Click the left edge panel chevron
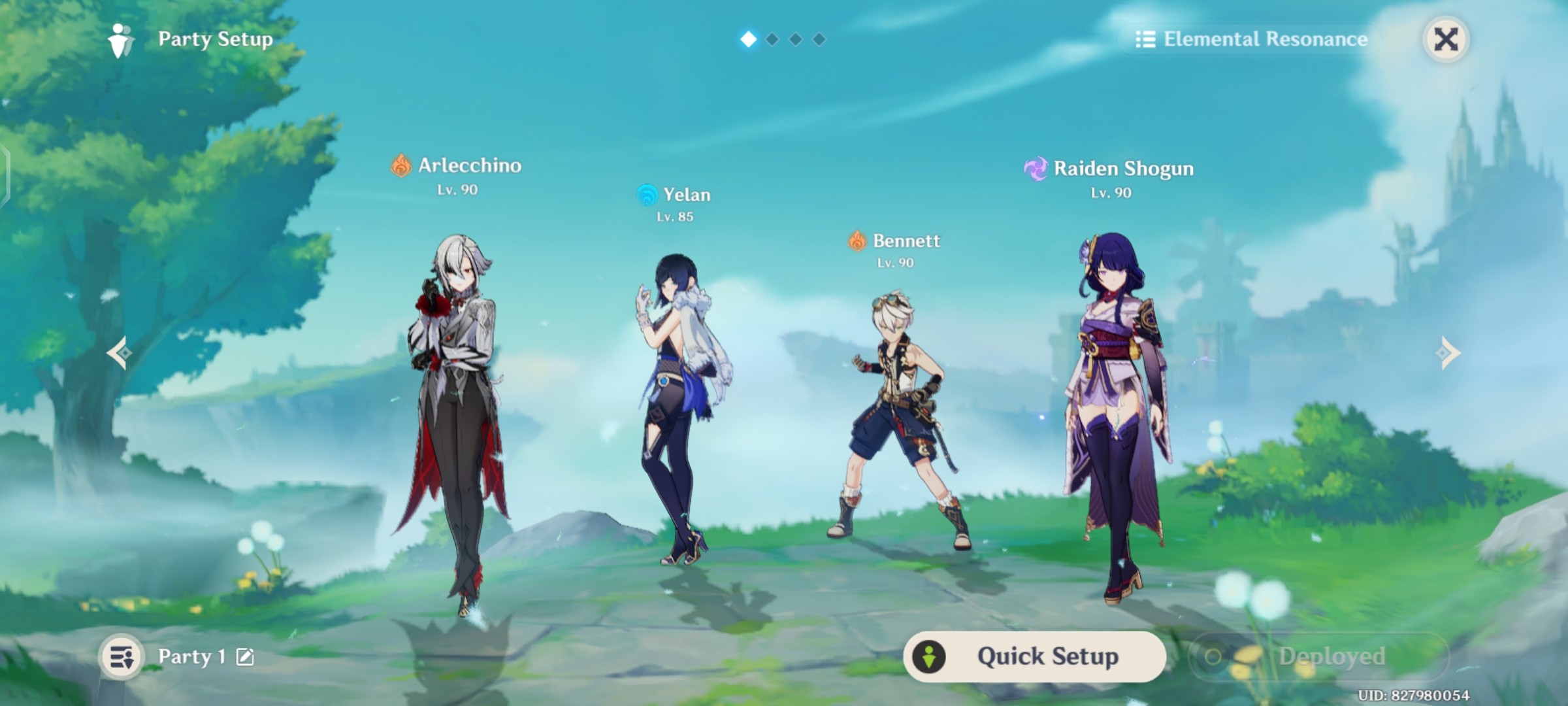The height and width of the screenshot is (706, 1568). 7,175
